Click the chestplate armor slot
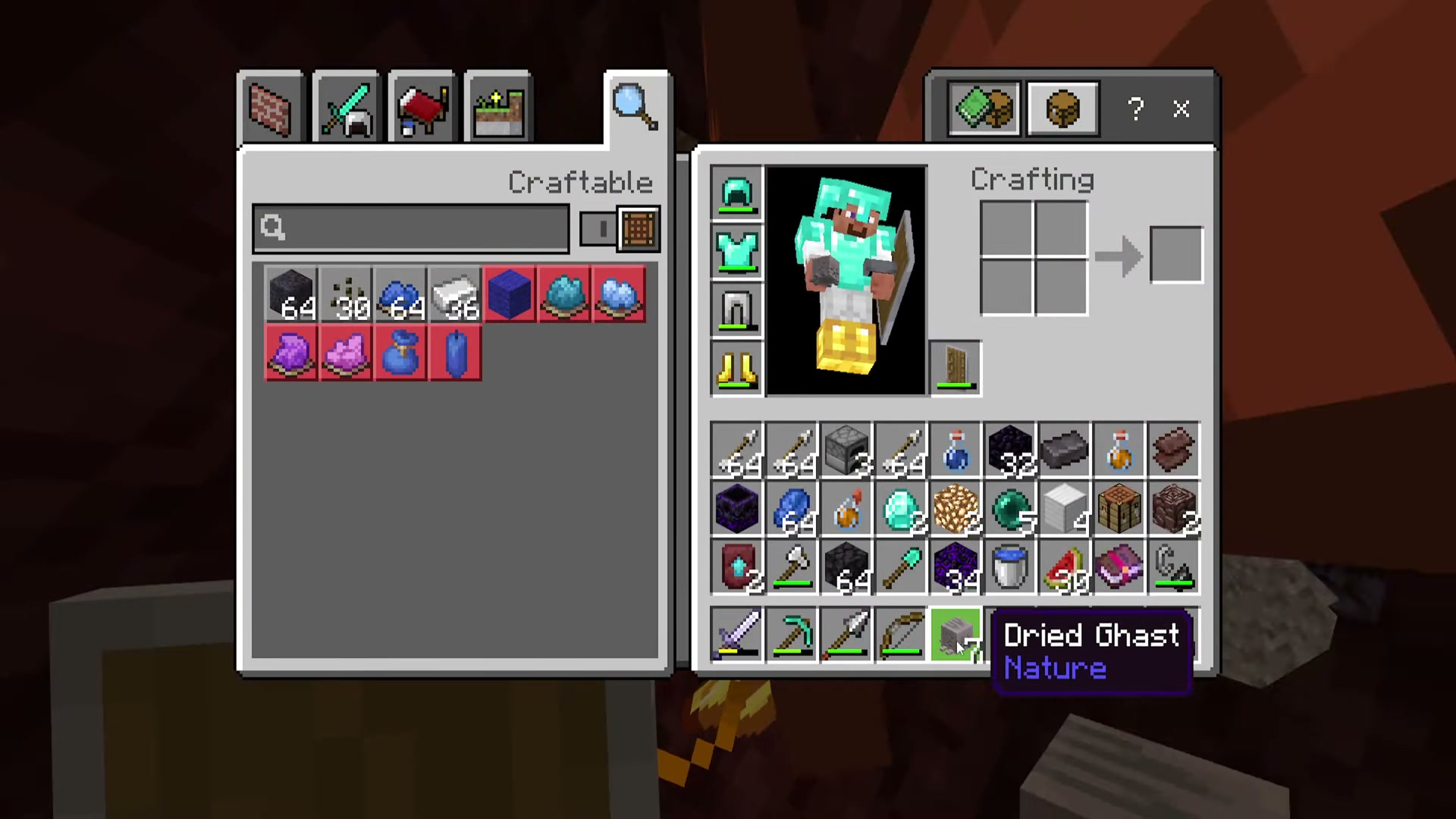Viewport: 1456px width, 819px height. tap(736, 253)
